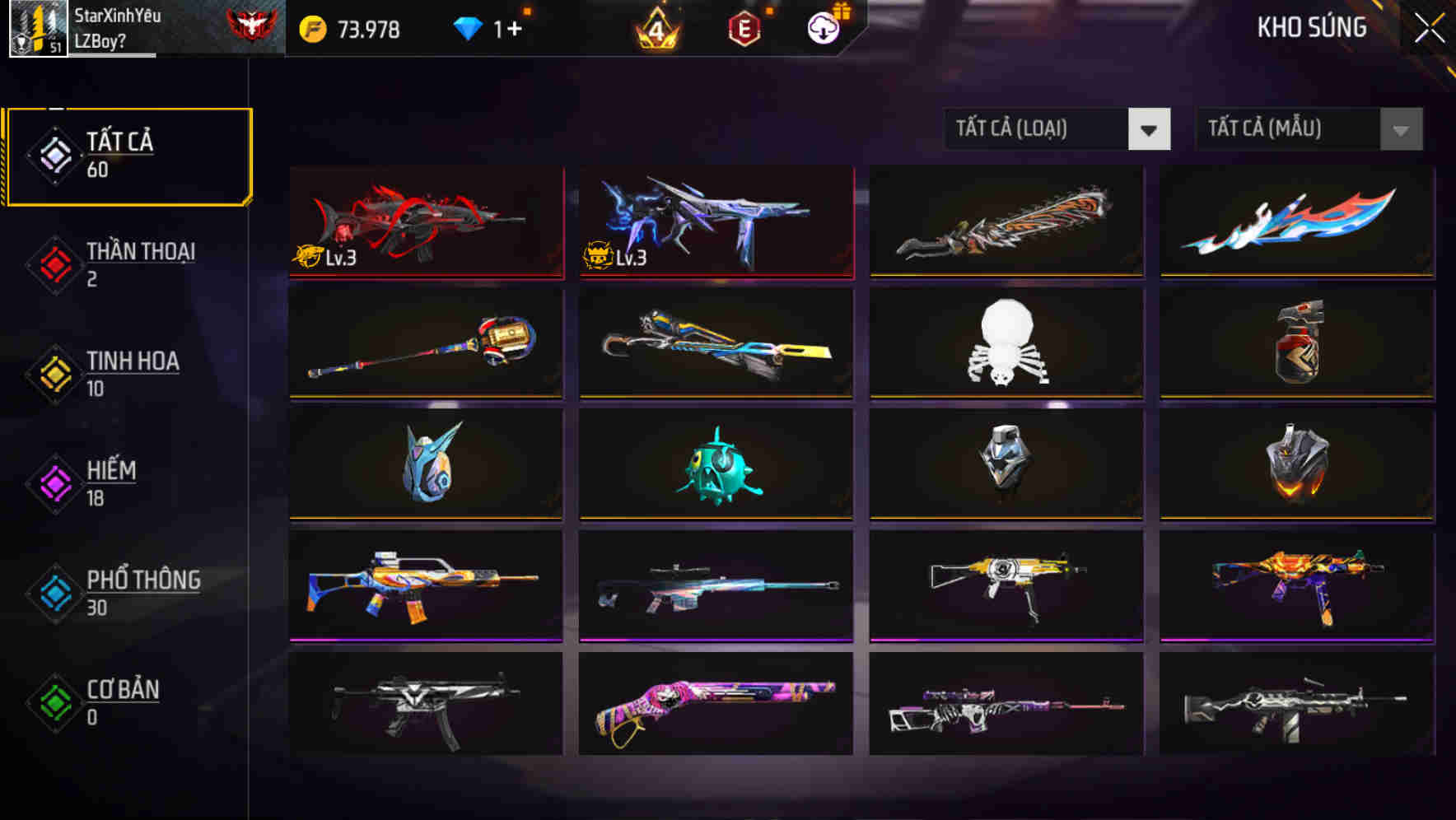Select the KHO SÚNG title header
The width and height of the screenshot is (1456, 820).
(x=1311, y=27)
